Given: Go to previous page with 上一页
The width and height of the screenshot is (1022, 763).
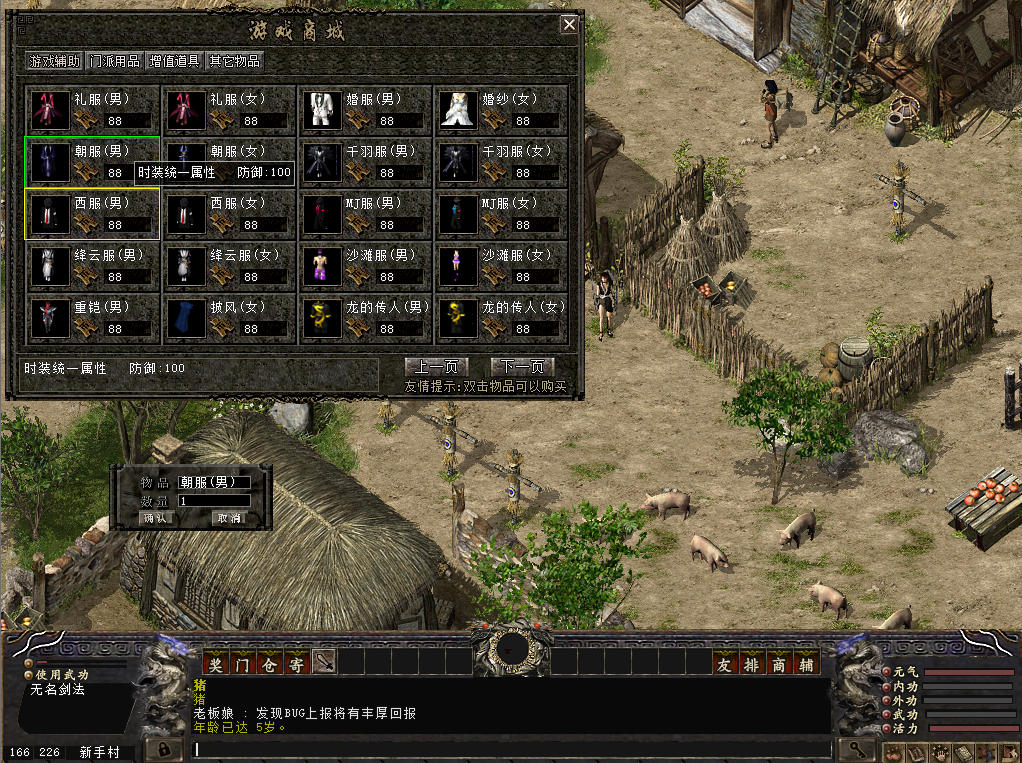Looking at the screenshot, I should click(436, 367).
